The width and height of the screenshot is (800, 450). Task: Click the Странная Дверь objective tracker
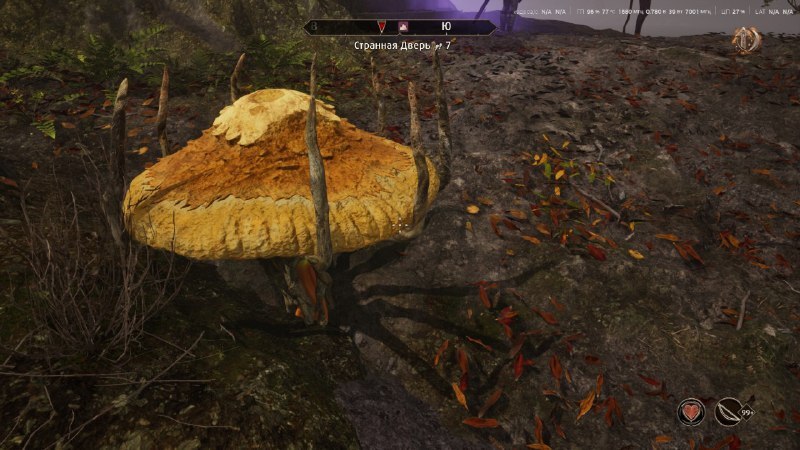pyautogui.click(x=401, y=47)
